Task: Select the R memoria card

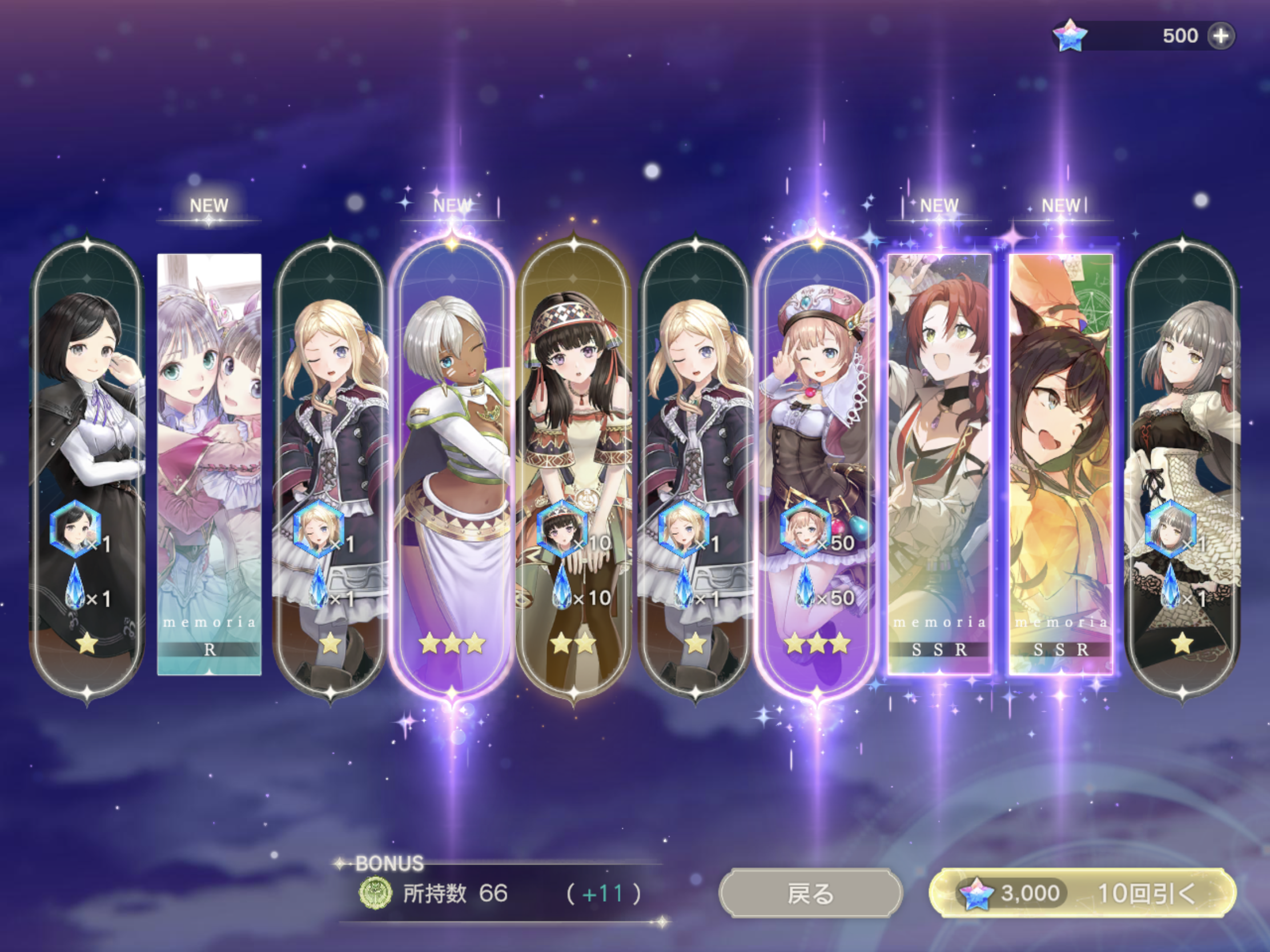Action: (209, 463)
